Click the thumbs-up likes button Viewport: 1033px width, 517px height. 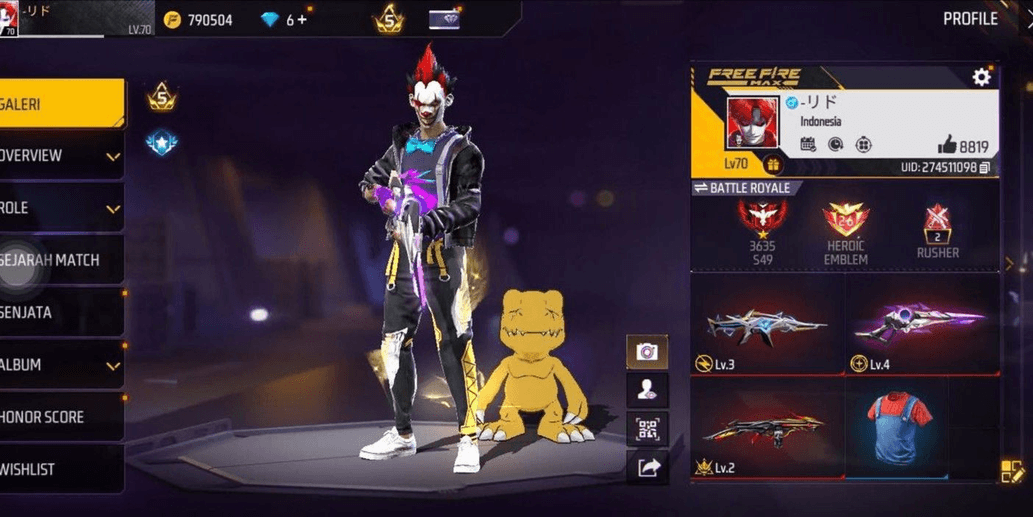[x=947, y=145]
